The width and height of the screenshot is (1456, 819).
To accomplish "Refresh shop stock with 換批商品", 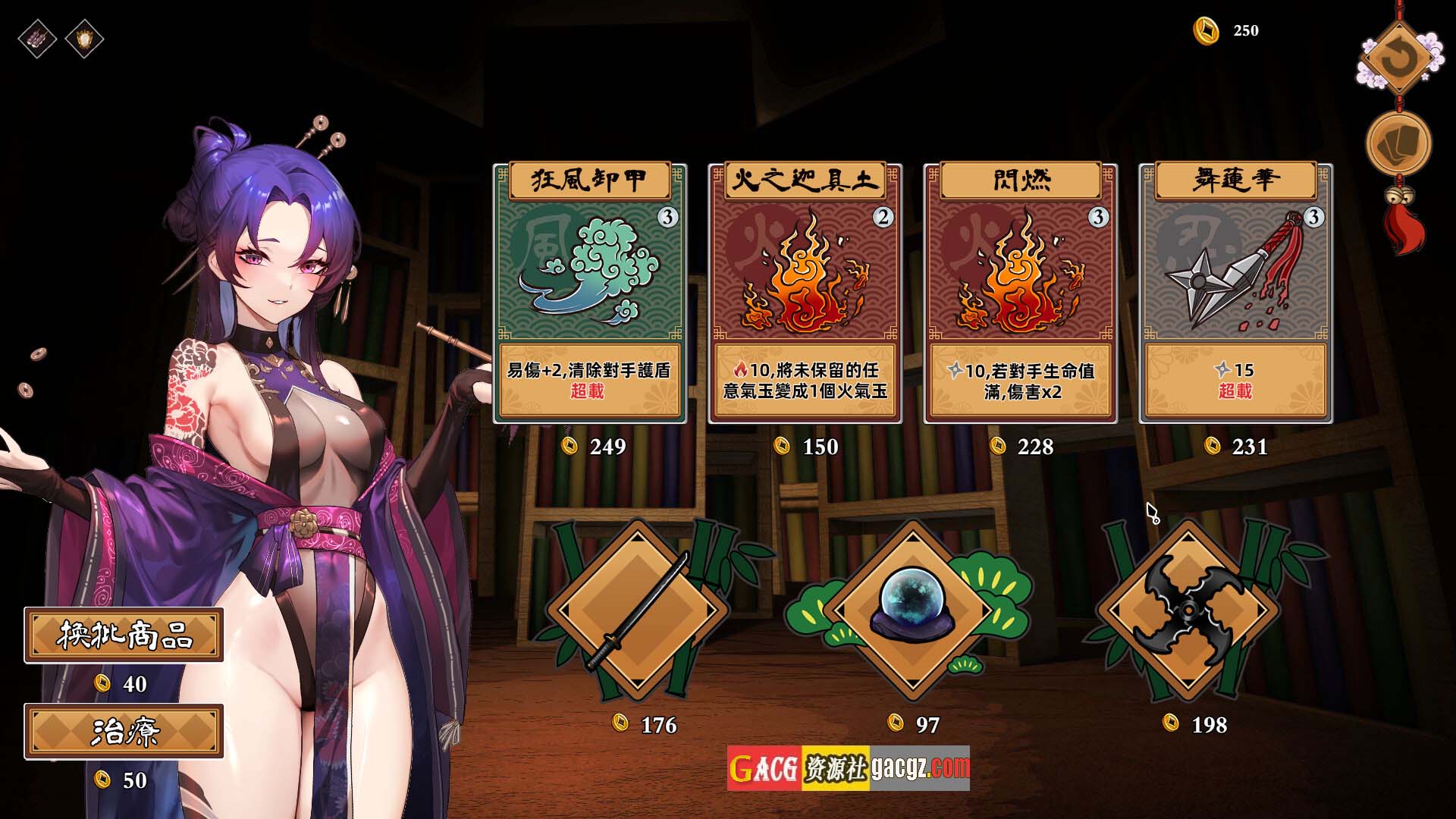I will [124, 635].
